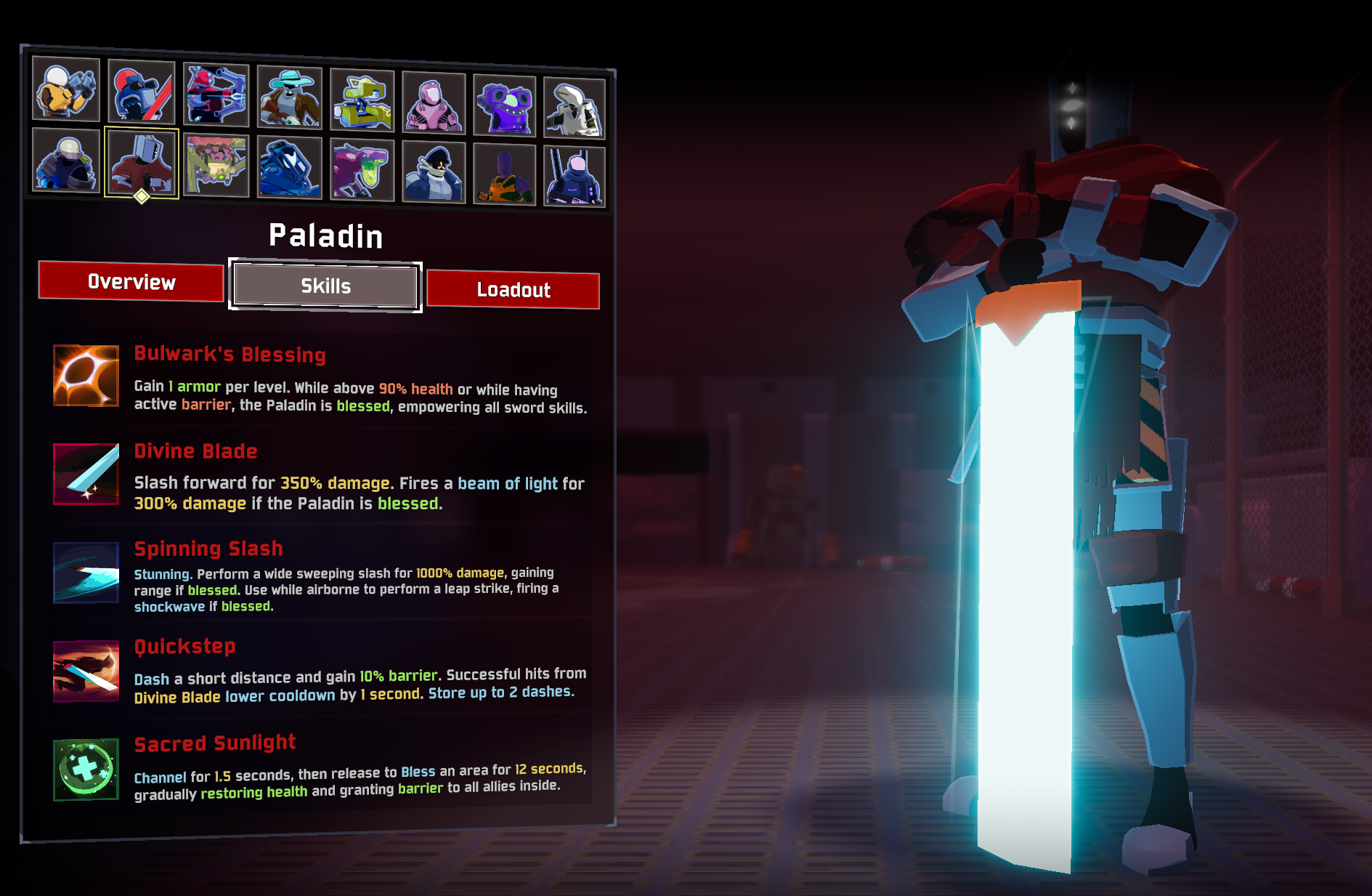Select the Bandit in the teal hat
Screen dimensions: 1372x896
(290, 98)
